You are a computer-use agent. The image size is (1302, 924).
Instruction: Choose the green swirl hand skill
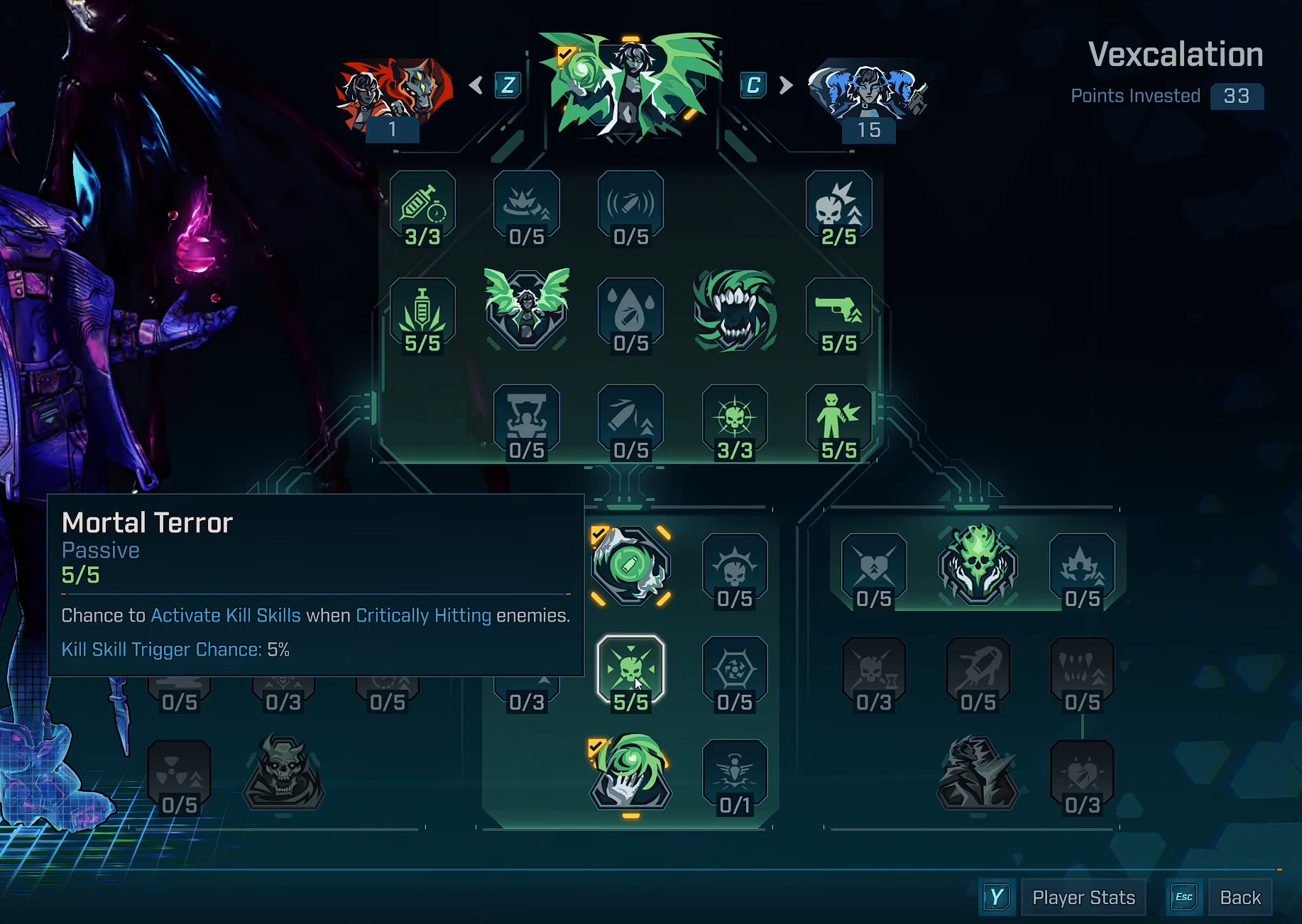pyautogui.click(x=630, y=773)
